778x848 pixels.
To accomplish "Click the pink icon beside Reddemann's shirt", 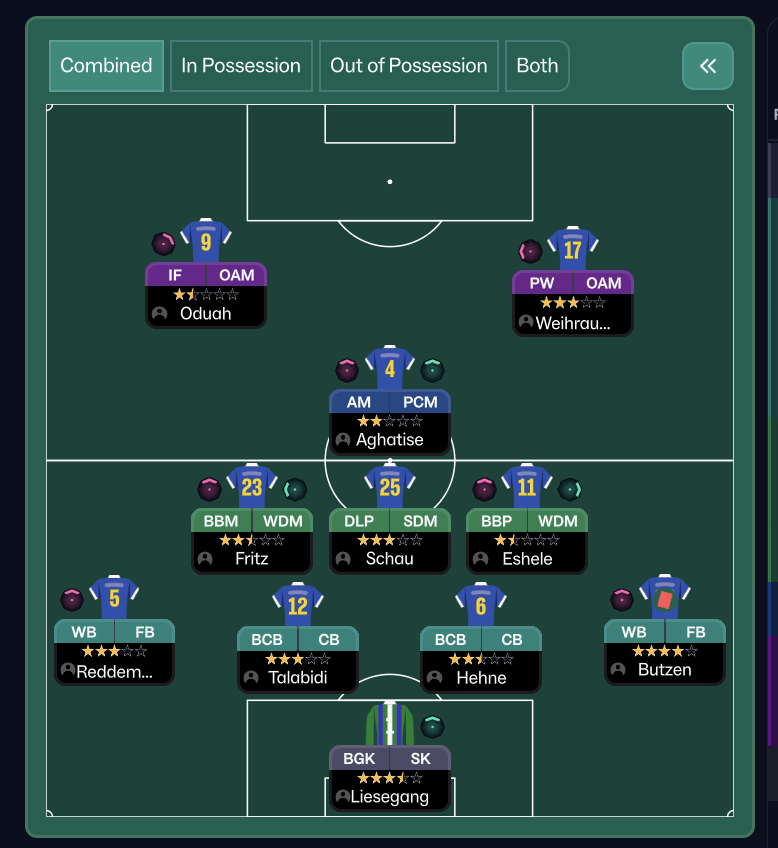I will [x=72, y=600].
